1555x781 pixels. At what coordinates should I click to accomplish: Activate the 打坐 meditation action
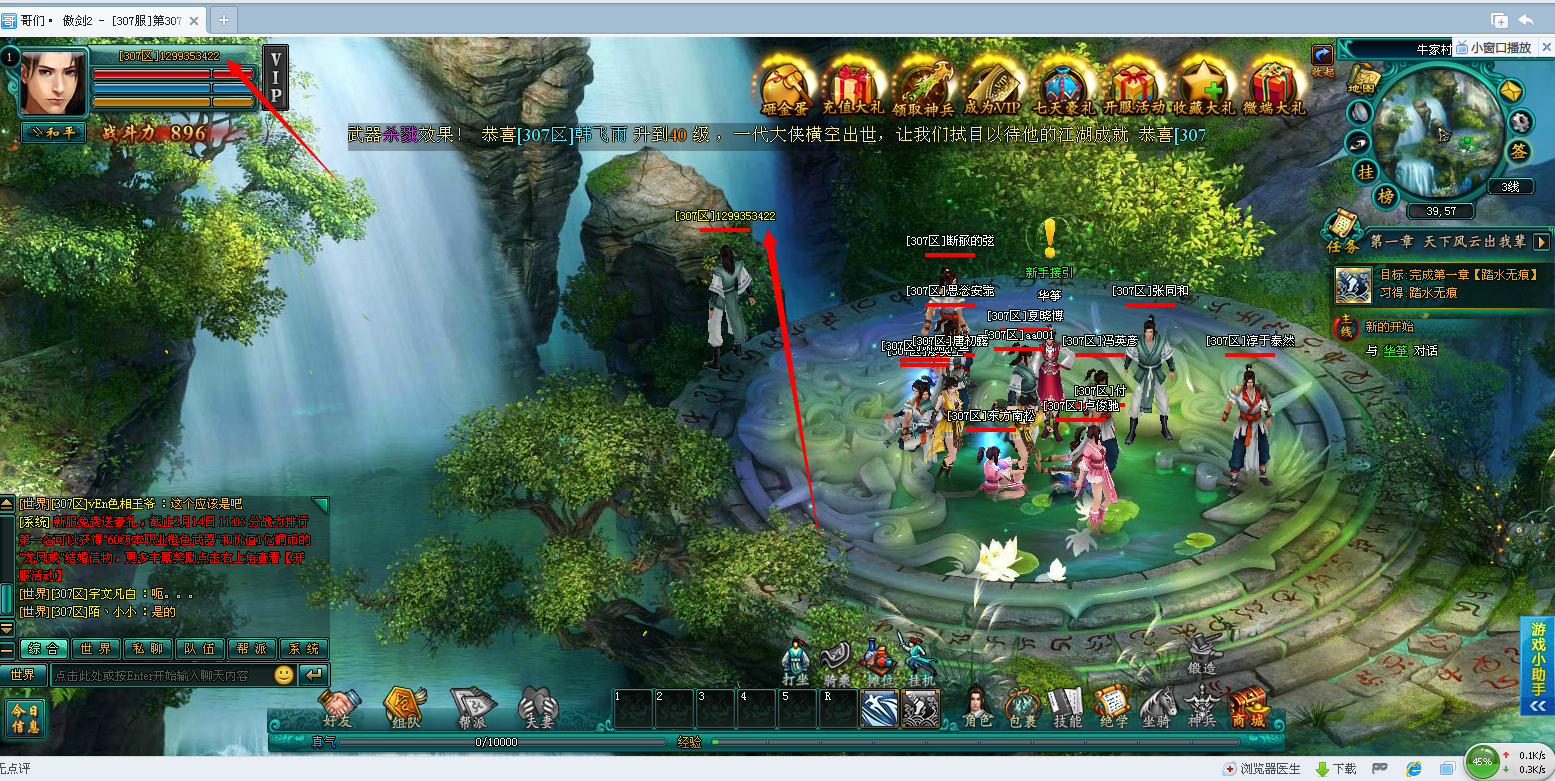click(795, 661)
